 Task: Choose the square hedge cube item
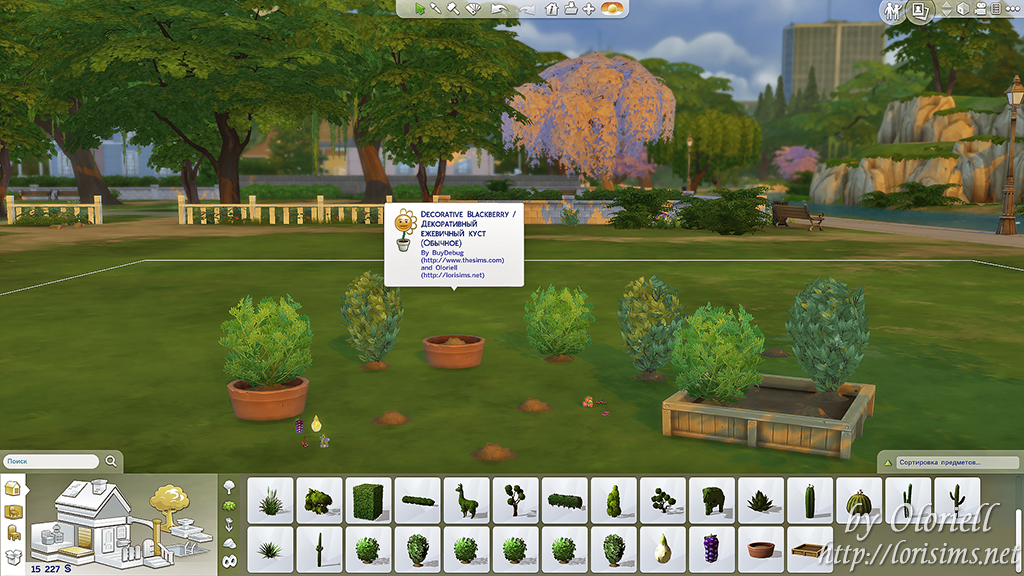[x=368, y=500]
